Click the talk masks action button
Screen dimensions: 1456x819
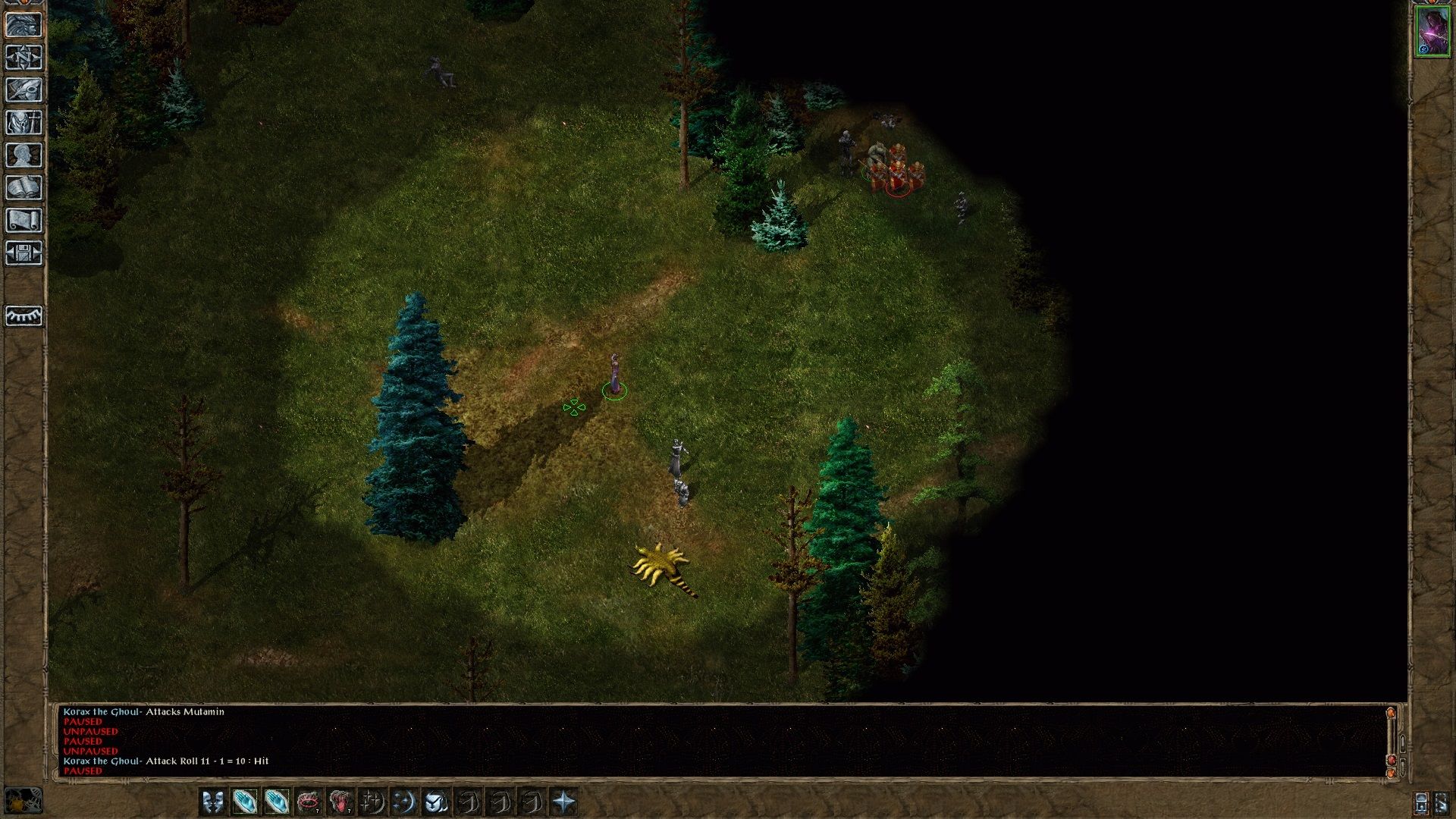pos(213,802)
